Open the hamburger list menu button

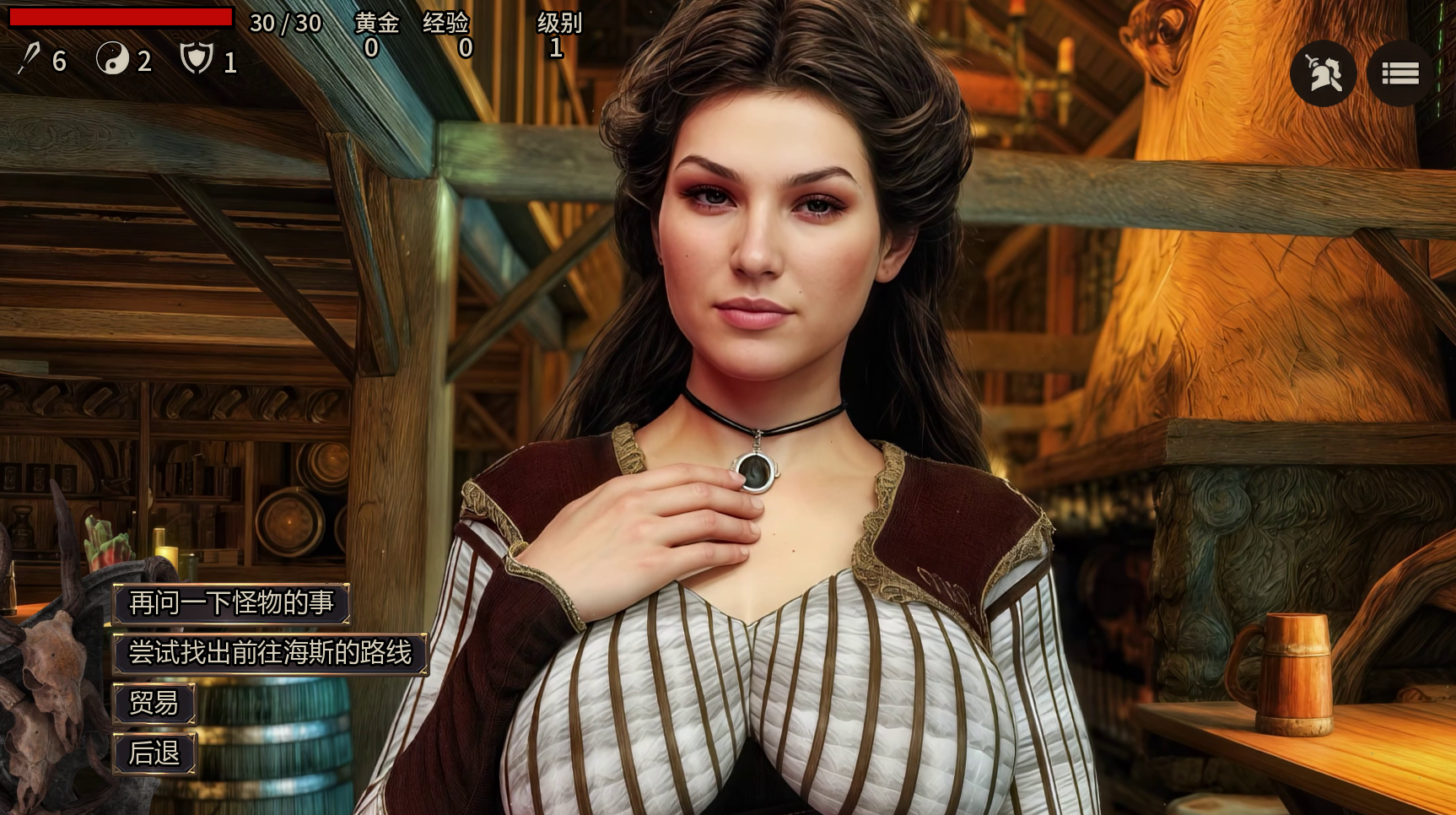tap(1399, 73)
